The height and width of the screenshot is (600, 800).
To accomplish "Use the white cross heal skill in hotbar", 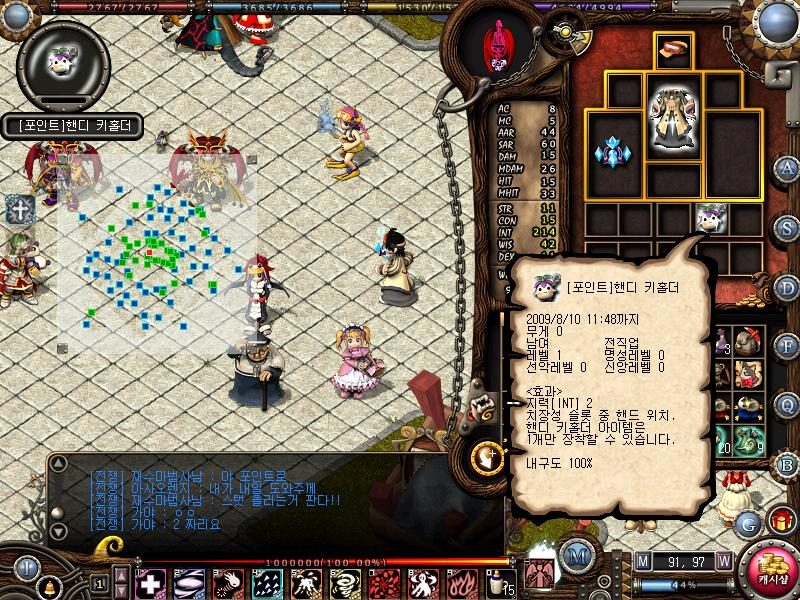I will 150,582.
